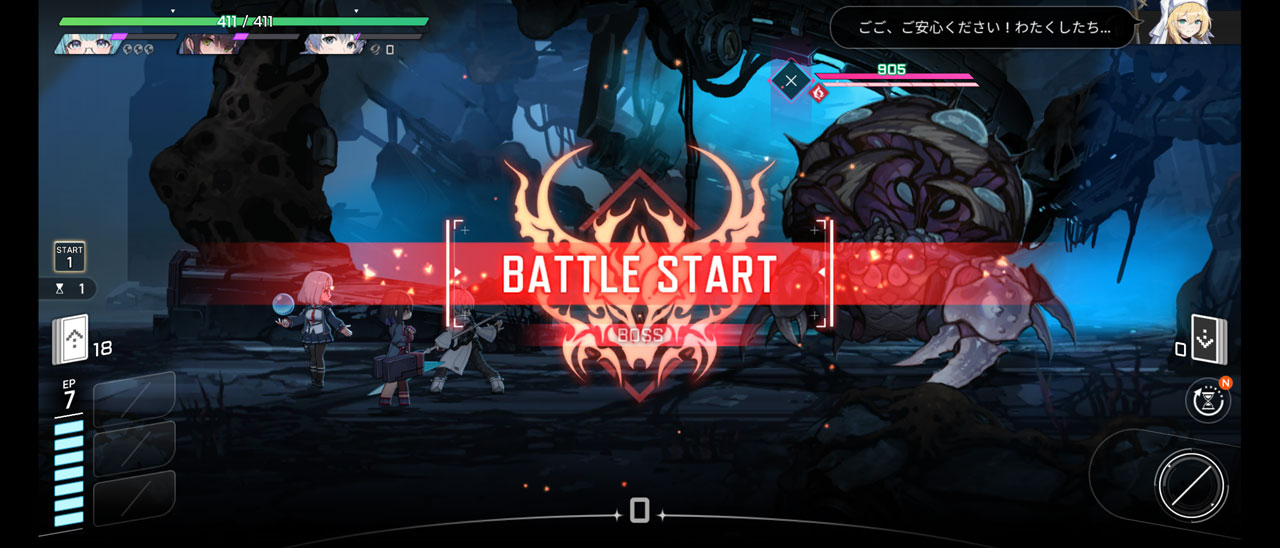The image size is (1280, 548).
Task: Click the boss target X marker
Action: (x=791, y=80)
